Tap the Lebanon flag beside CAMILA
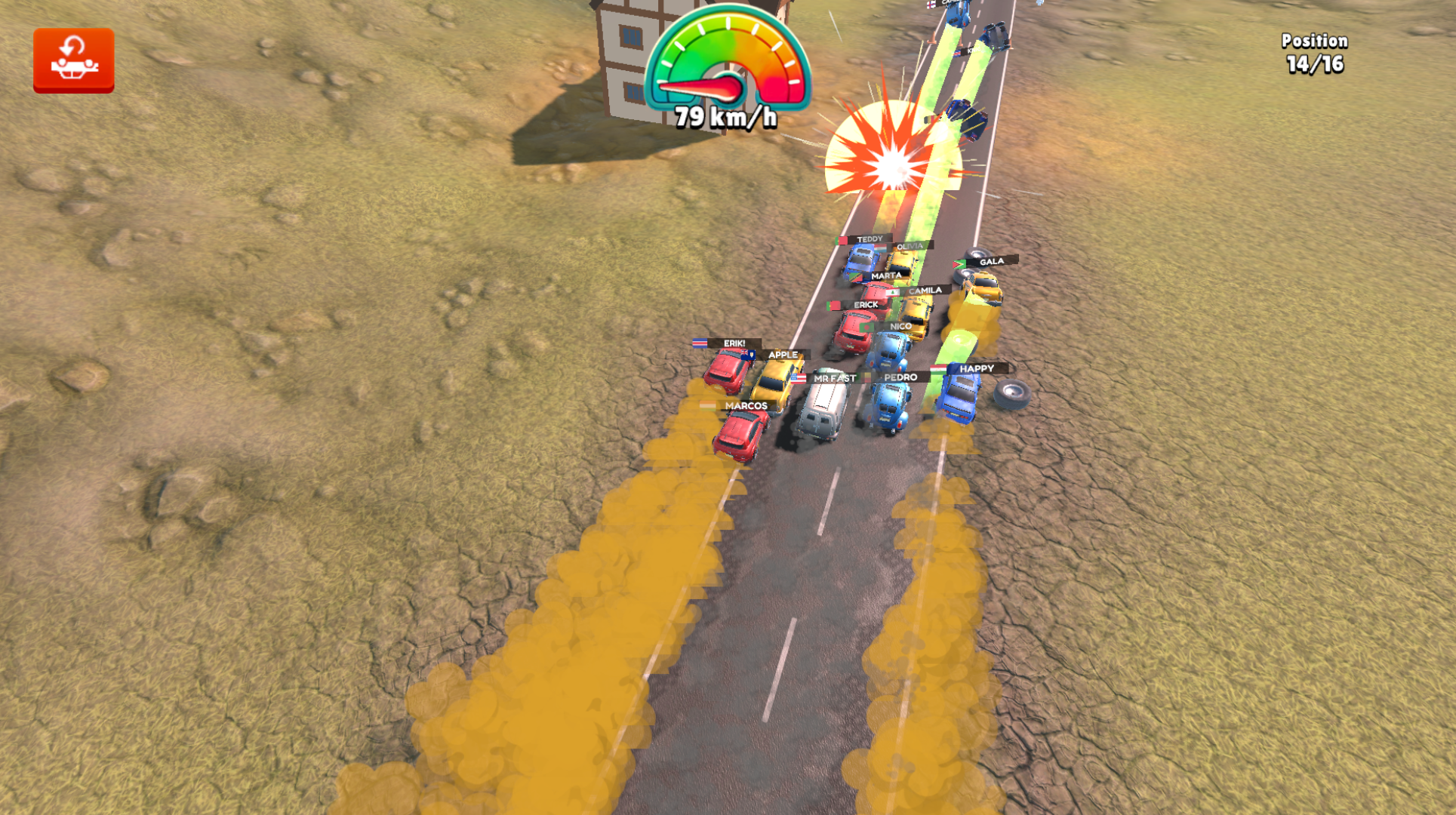 891,293
